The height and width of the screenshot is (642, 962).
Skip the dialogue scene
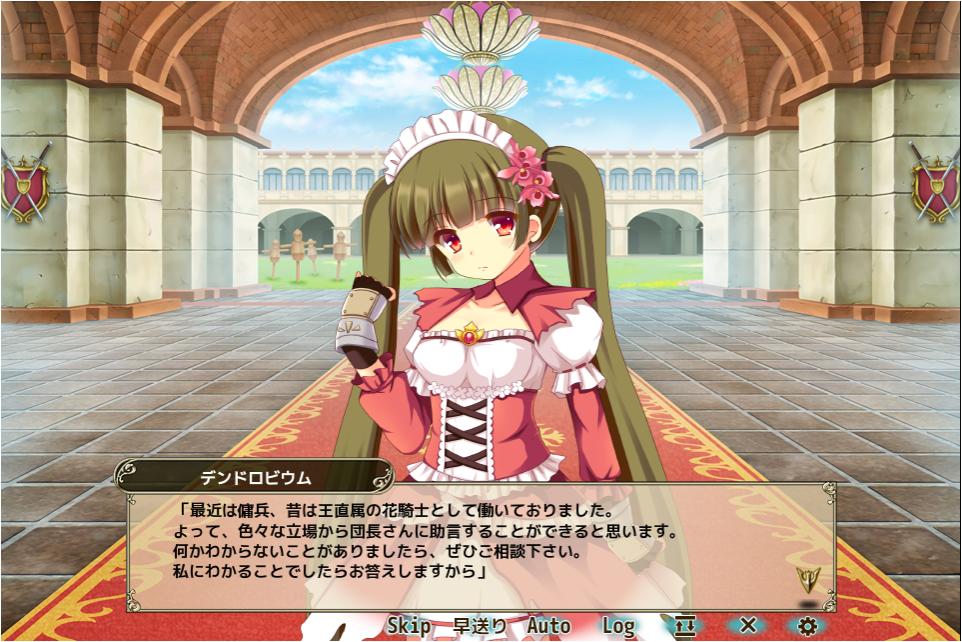coord(409,626)
